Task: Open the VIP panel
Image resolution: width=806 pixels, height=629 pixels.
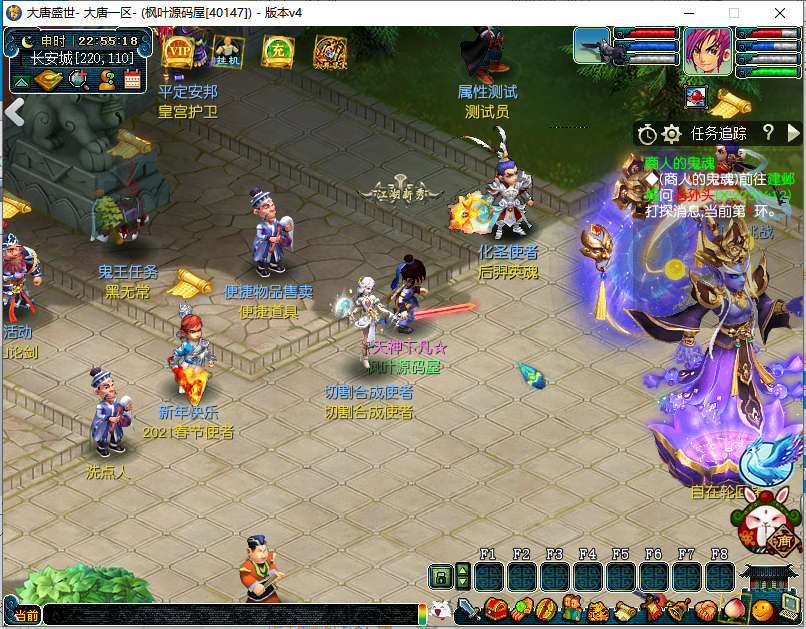Action: click(x=178, y=50)
